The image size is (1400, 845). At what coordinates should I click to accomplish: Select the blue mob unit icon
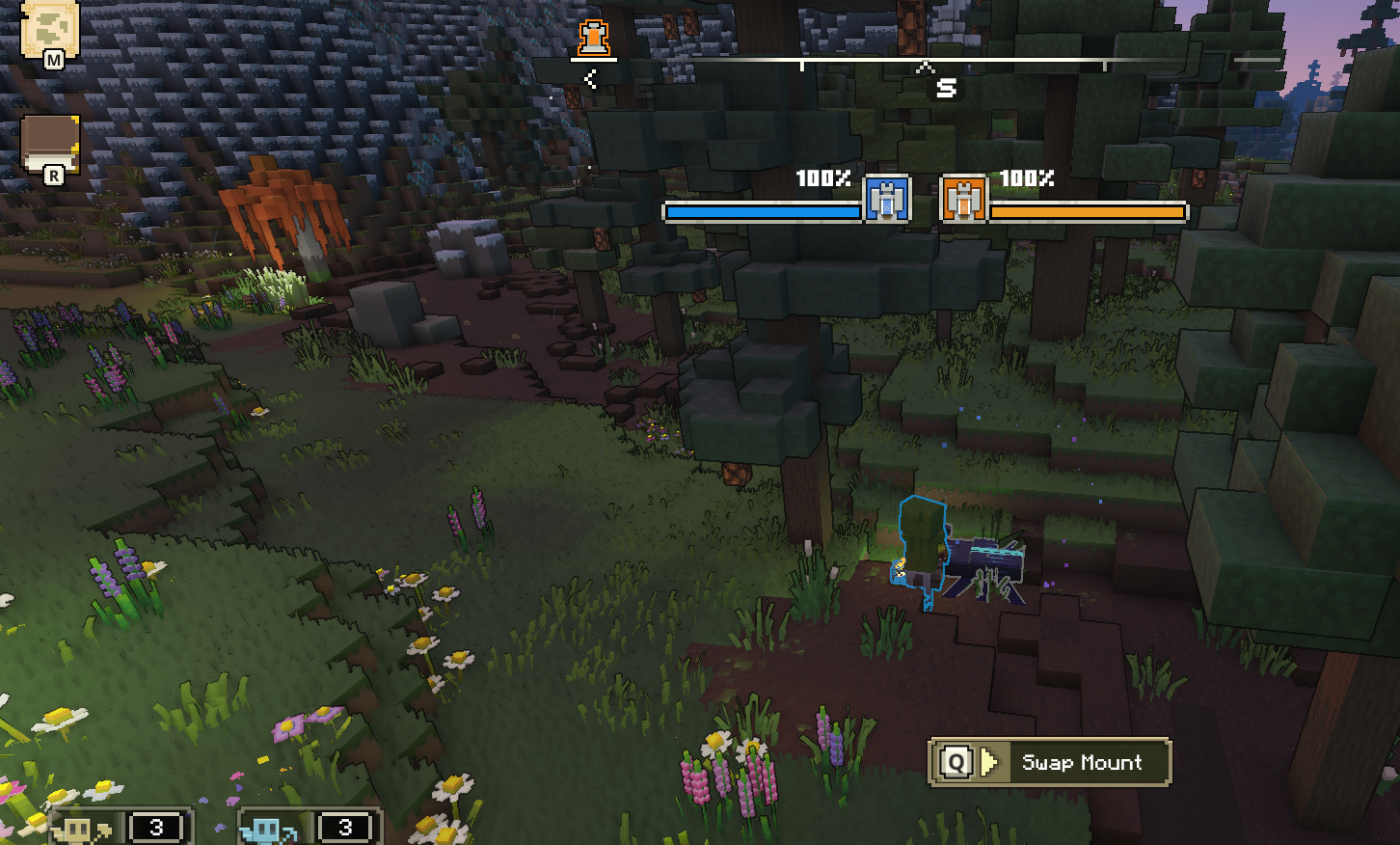[x=267, y=829]
